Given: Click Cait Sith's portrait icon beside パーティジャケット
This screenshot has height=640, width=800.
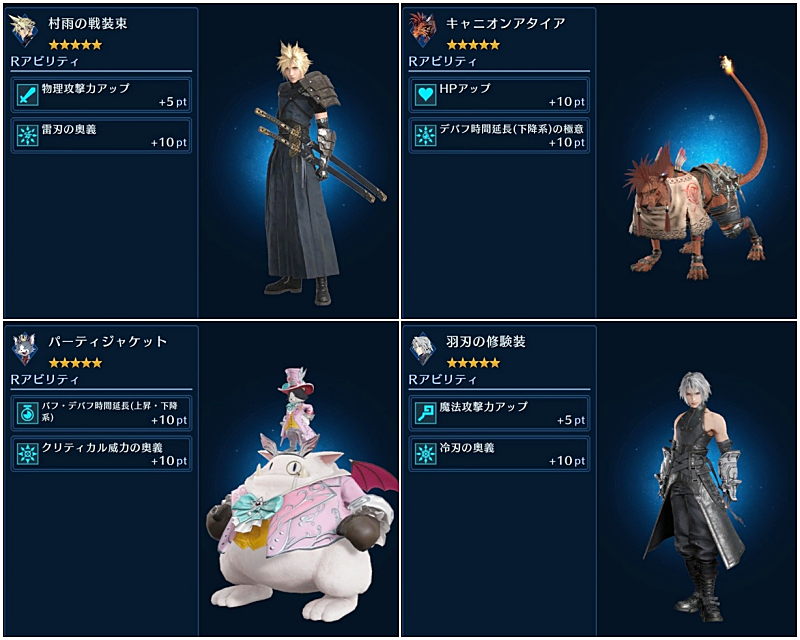Looking at the screenshot, I should (x=25, y=348).
